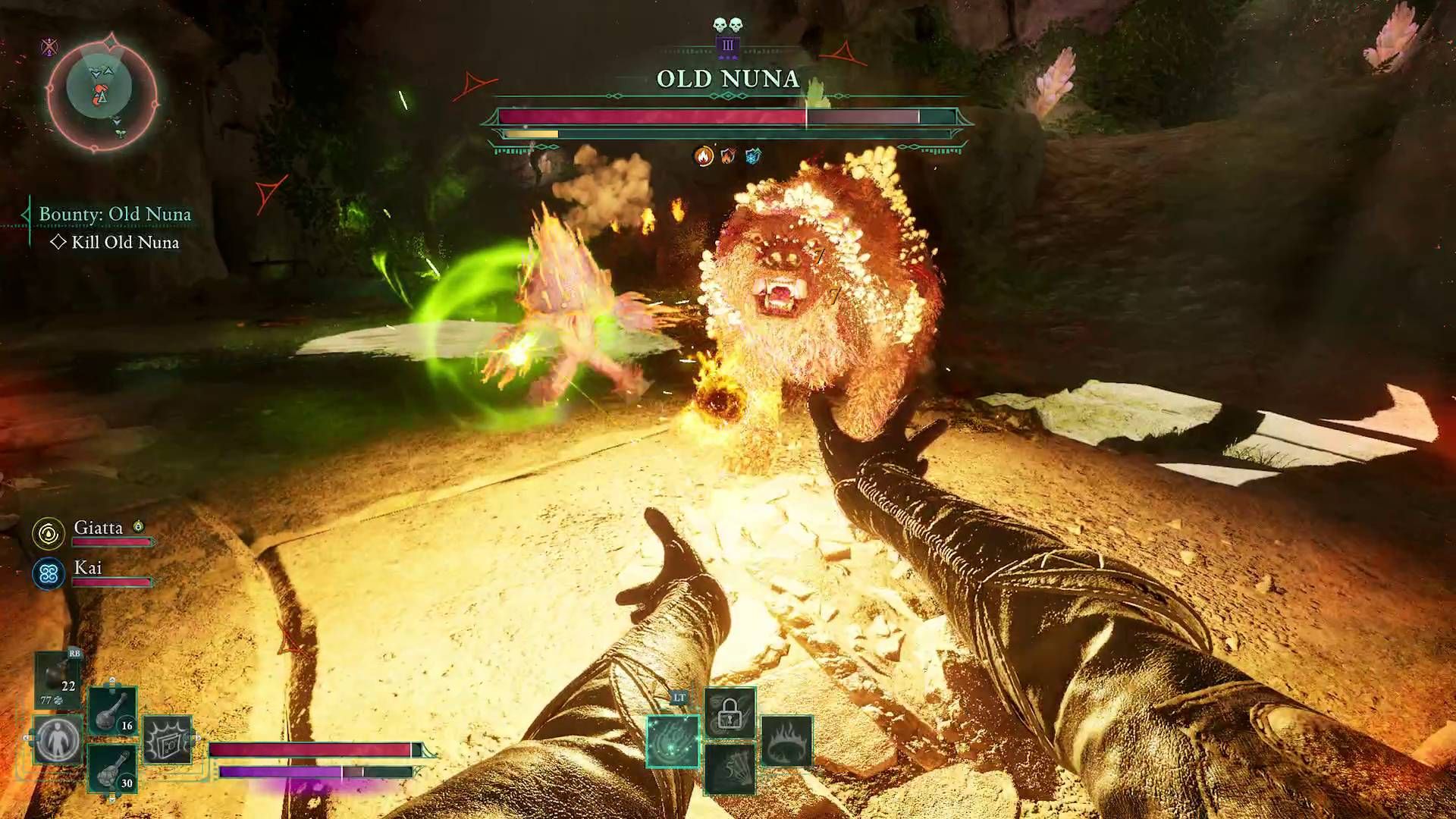Cast the highlighted swirling sparkle spell
This screenshot has height=819, width=1456.
point(673,741)
